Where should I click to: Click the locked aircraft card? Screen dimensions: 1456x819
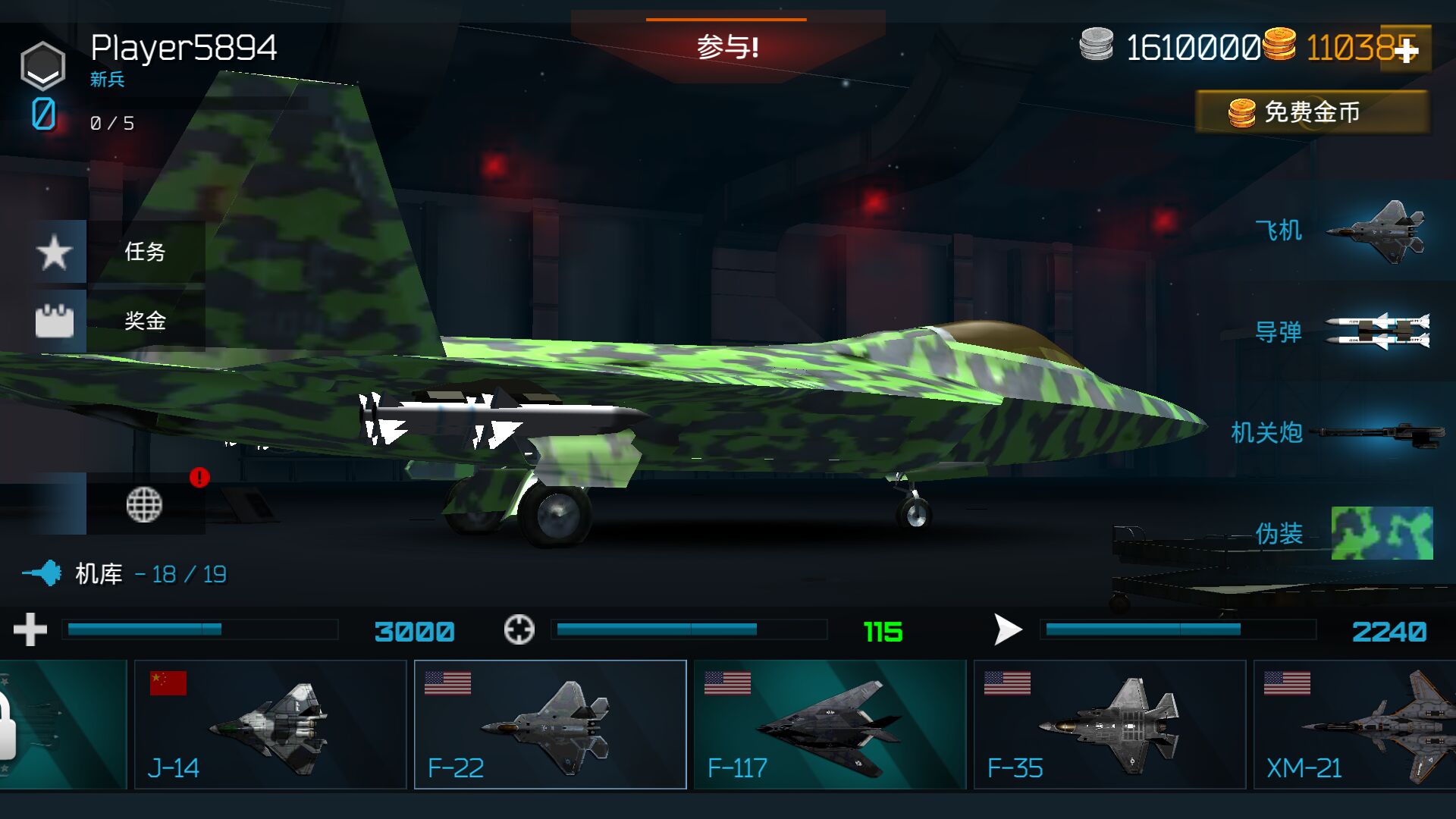click(61, 725)
